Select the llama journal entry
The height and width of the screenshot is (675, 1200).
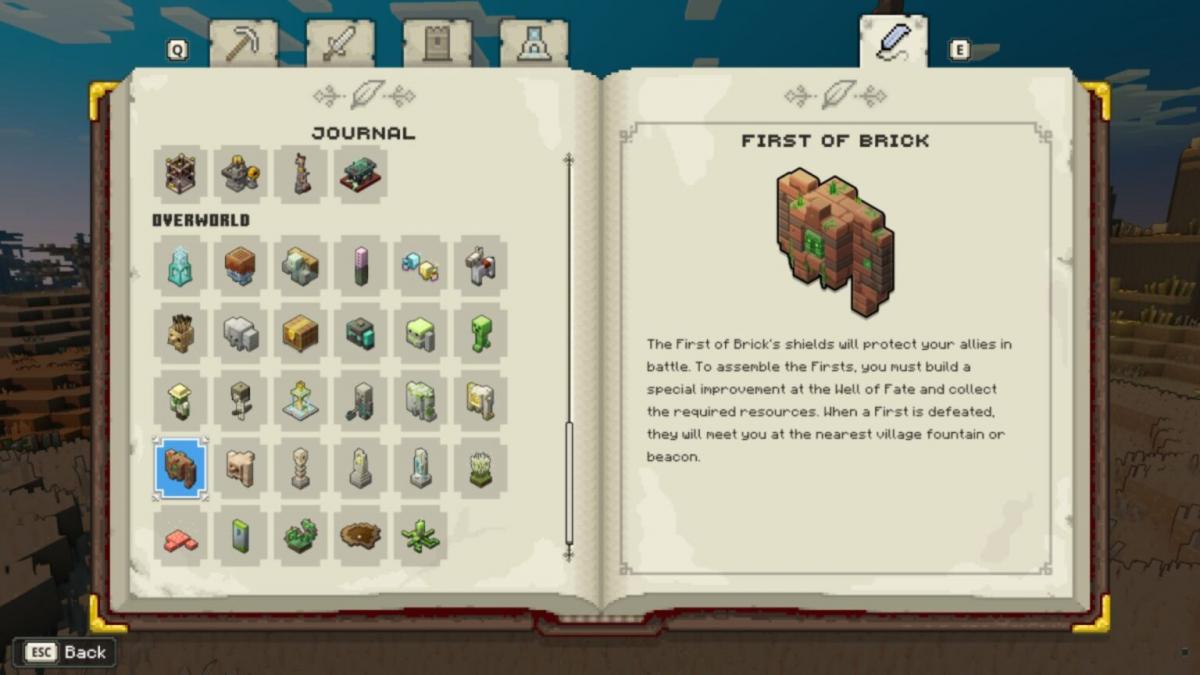[x=481, y=266]
